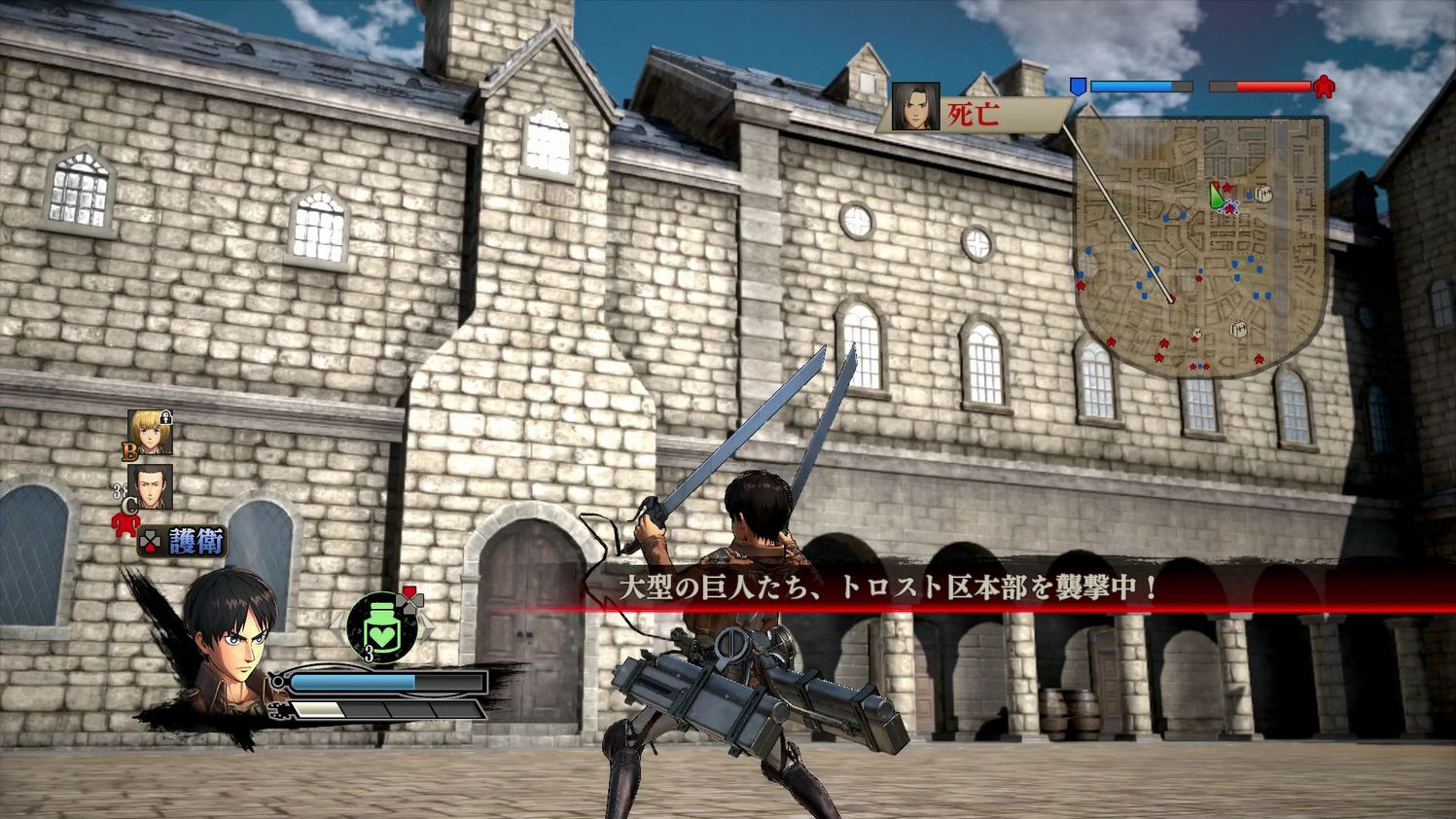Click a red Titan marker on the minimap

[1163, 341]
